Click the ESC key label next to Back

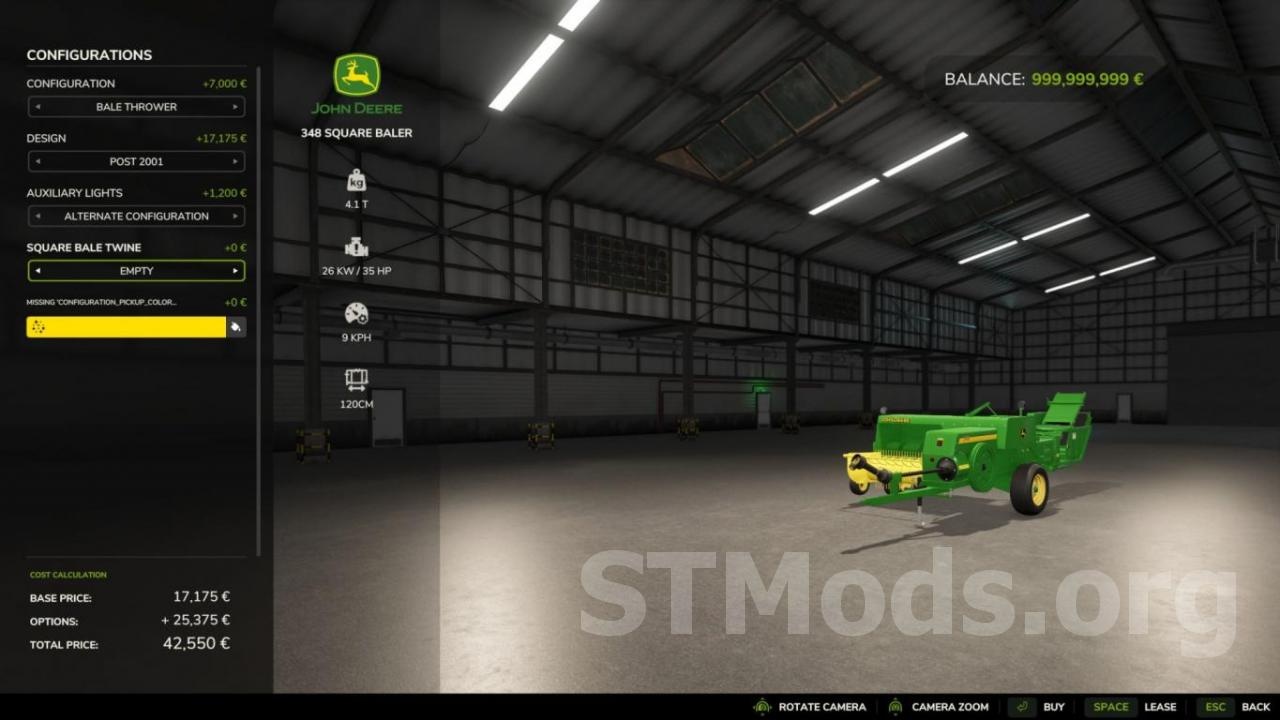(x=1218, y=706)
